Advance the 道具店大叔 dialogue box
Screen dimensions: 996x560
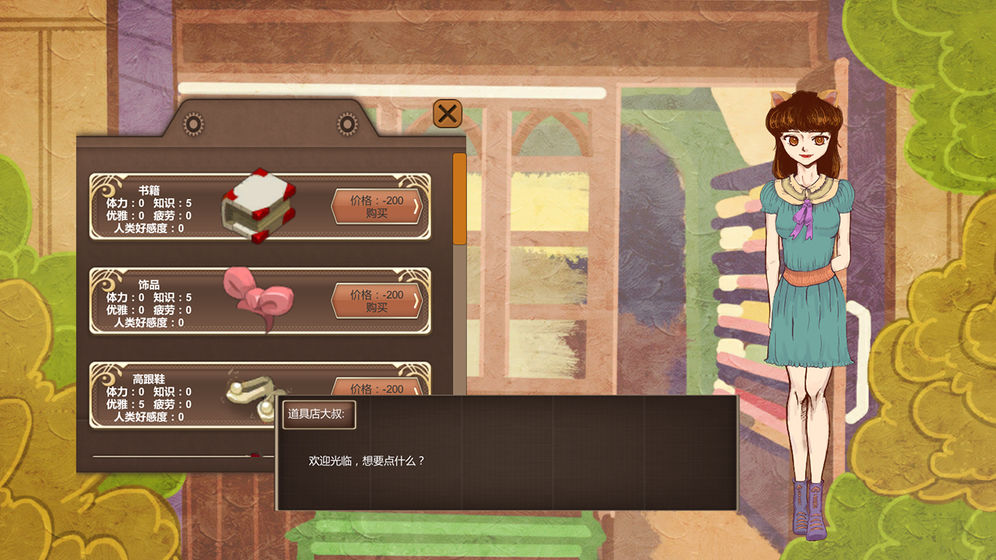click(x=506, y=460)
